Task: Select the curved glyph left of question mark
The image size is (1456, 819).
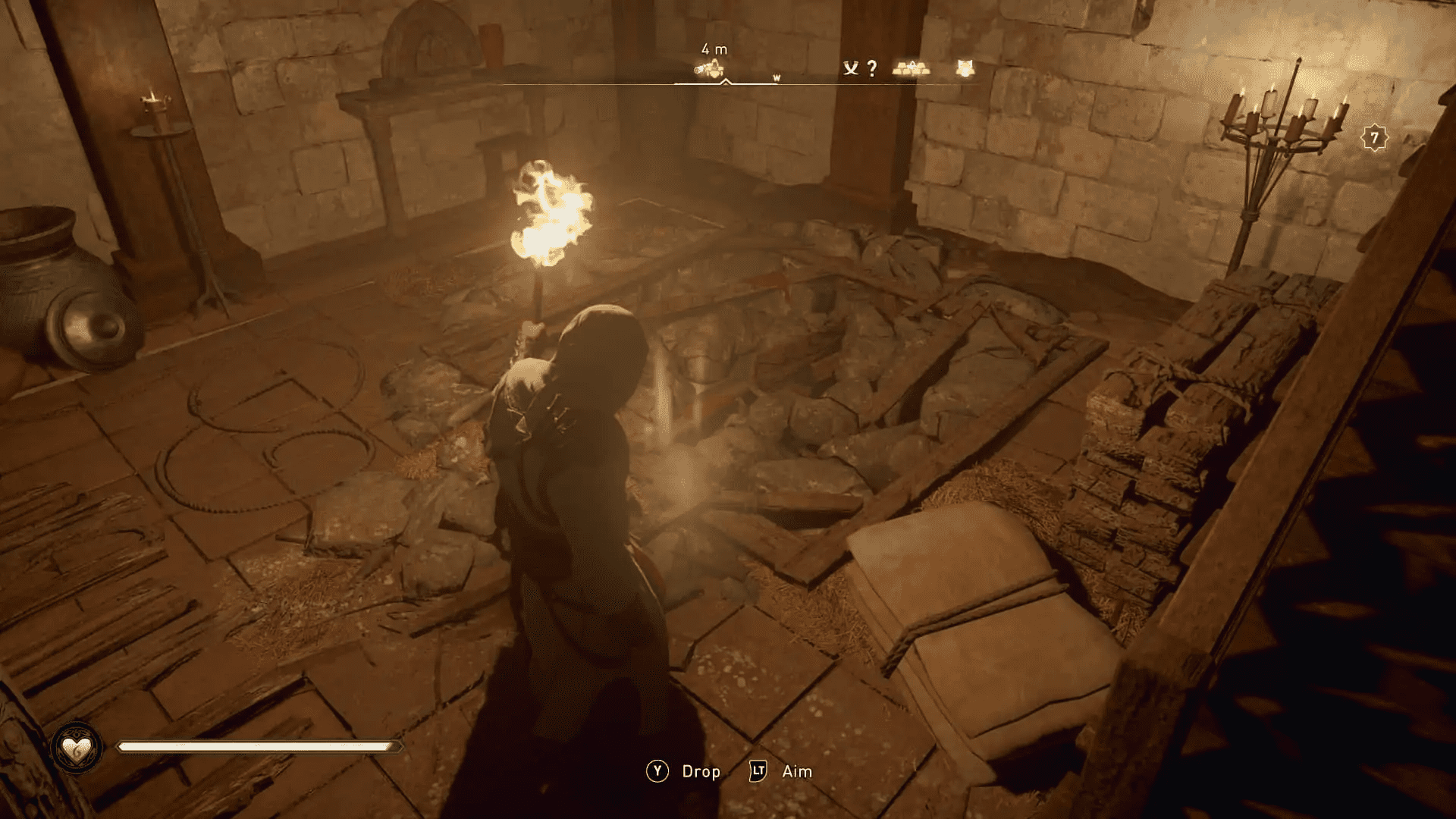Action: (851, 69)
